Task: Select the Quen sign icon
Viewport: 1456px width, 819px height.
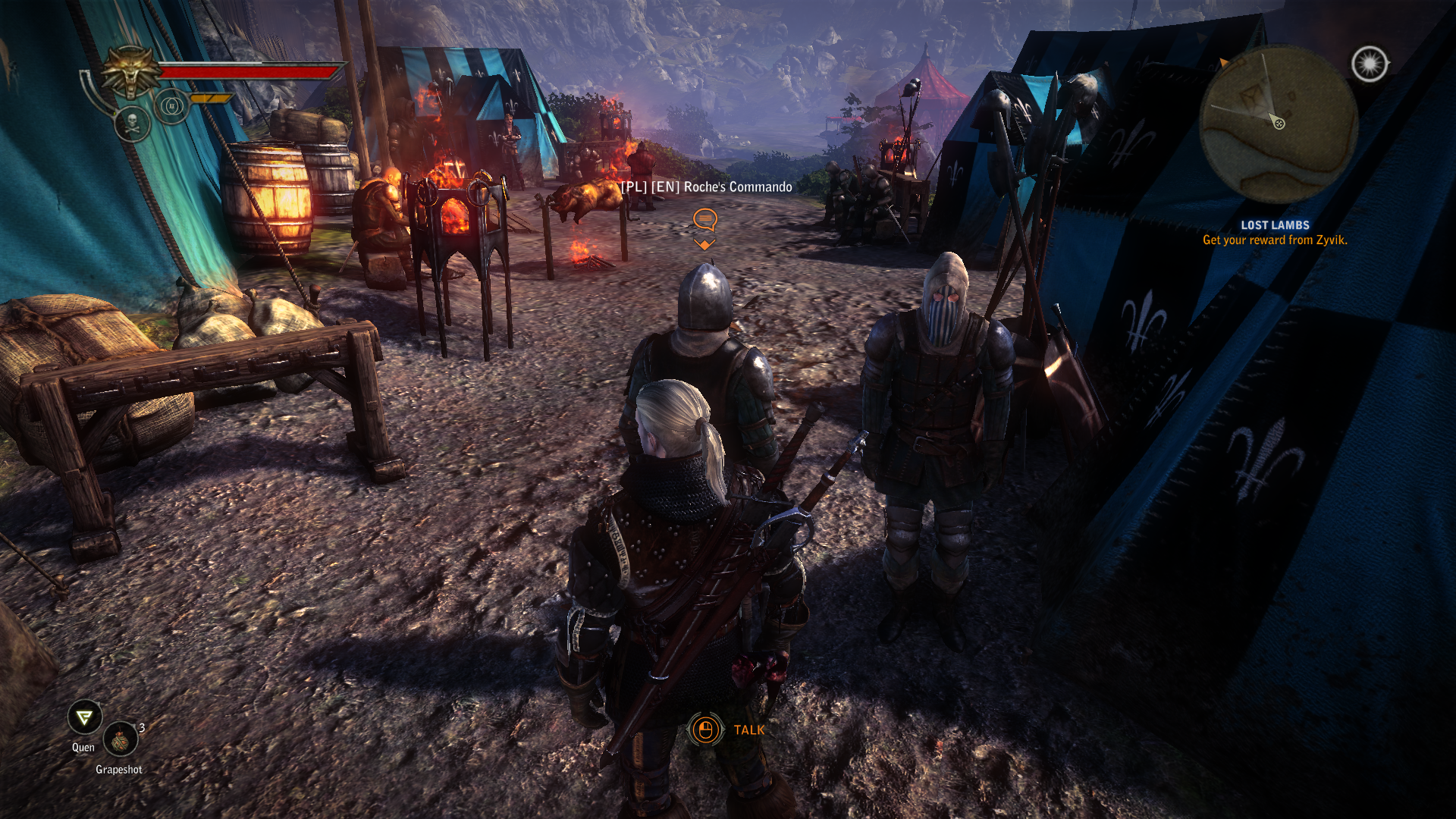Action: click(x=84, y=717)
